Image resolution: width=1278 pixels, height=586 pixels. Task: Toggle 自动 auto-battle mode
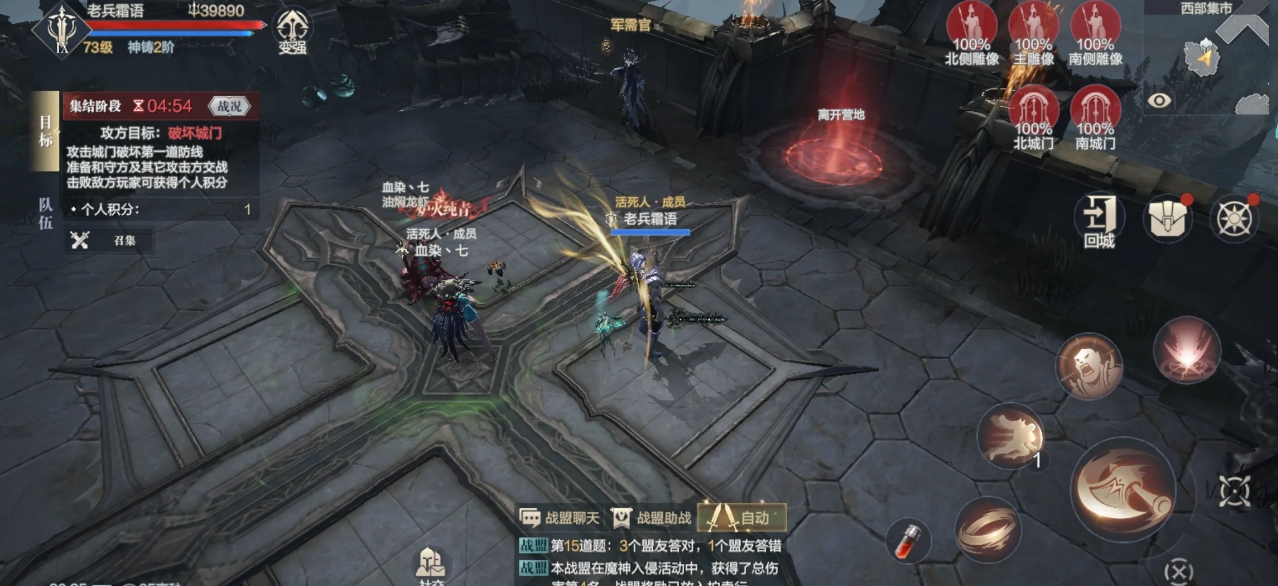[742, 518]
